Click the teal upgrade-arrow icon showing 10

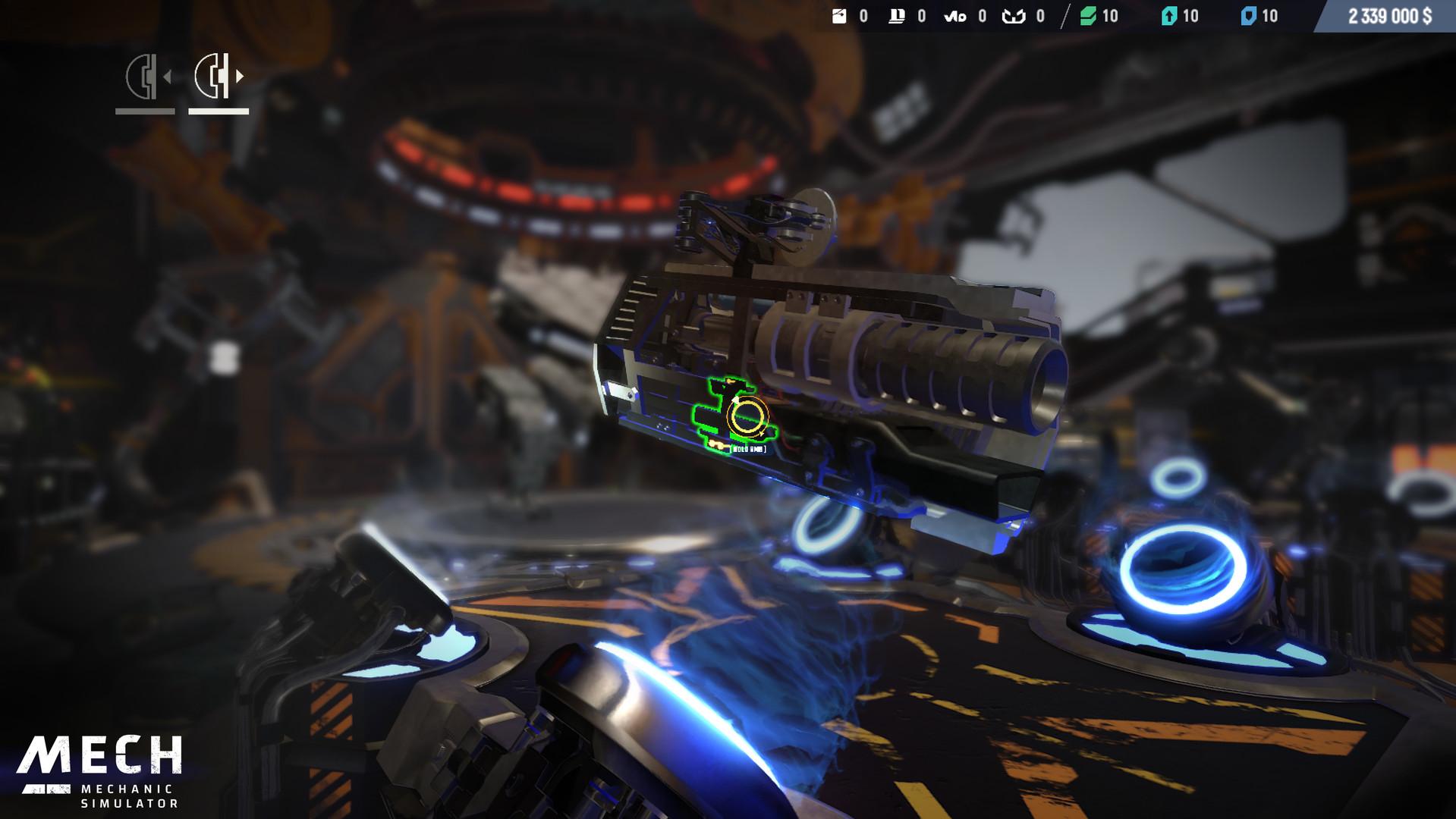(1168, 17)
